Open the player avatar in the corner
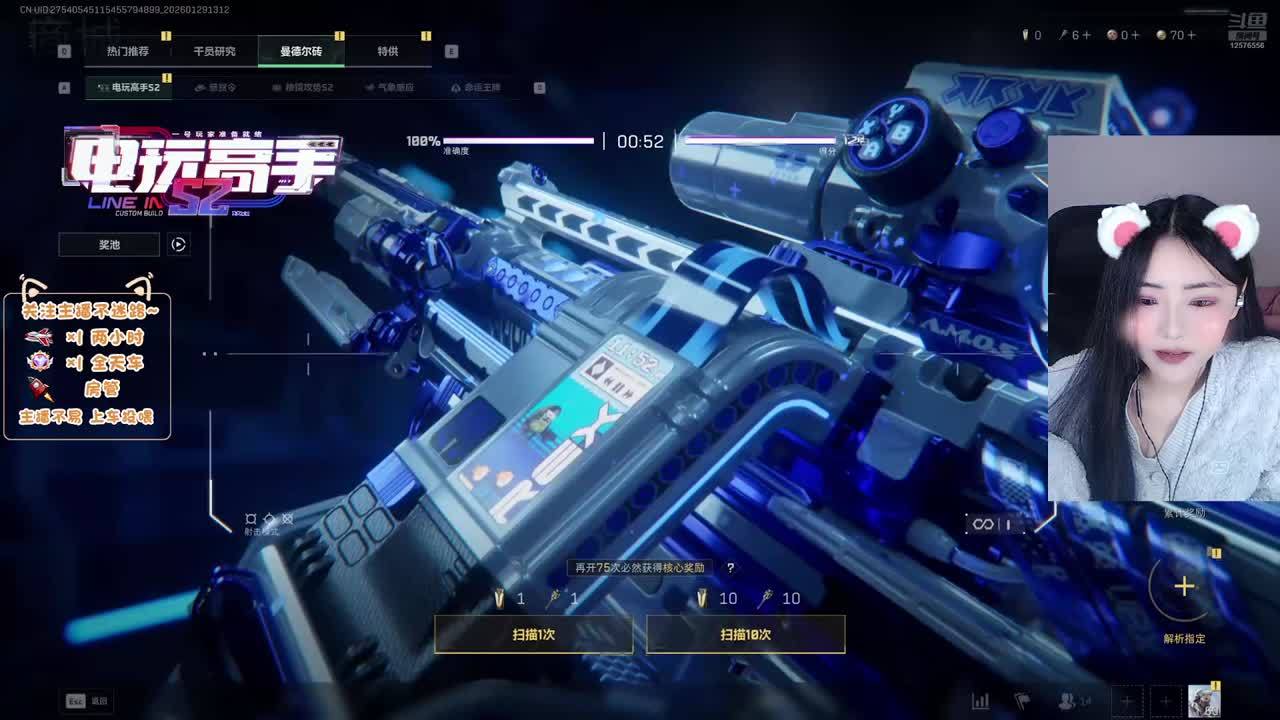 pos(1204,701)
